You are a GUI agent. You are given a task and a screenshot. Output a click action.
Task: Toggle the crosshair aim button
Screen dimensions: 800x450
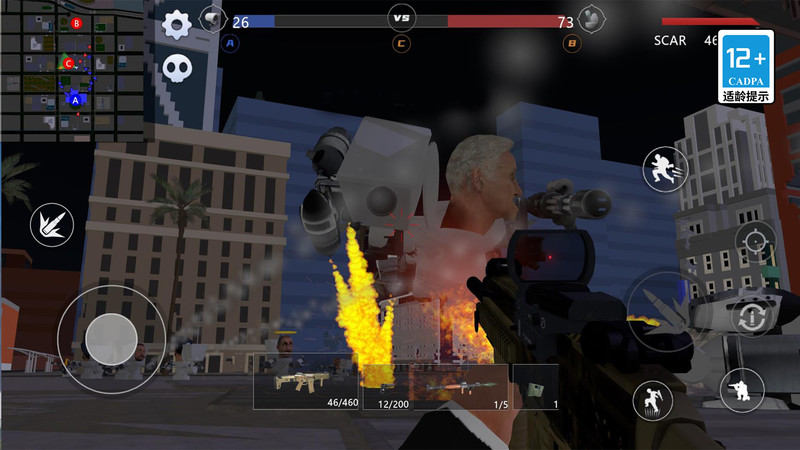[x=754, y=242]
